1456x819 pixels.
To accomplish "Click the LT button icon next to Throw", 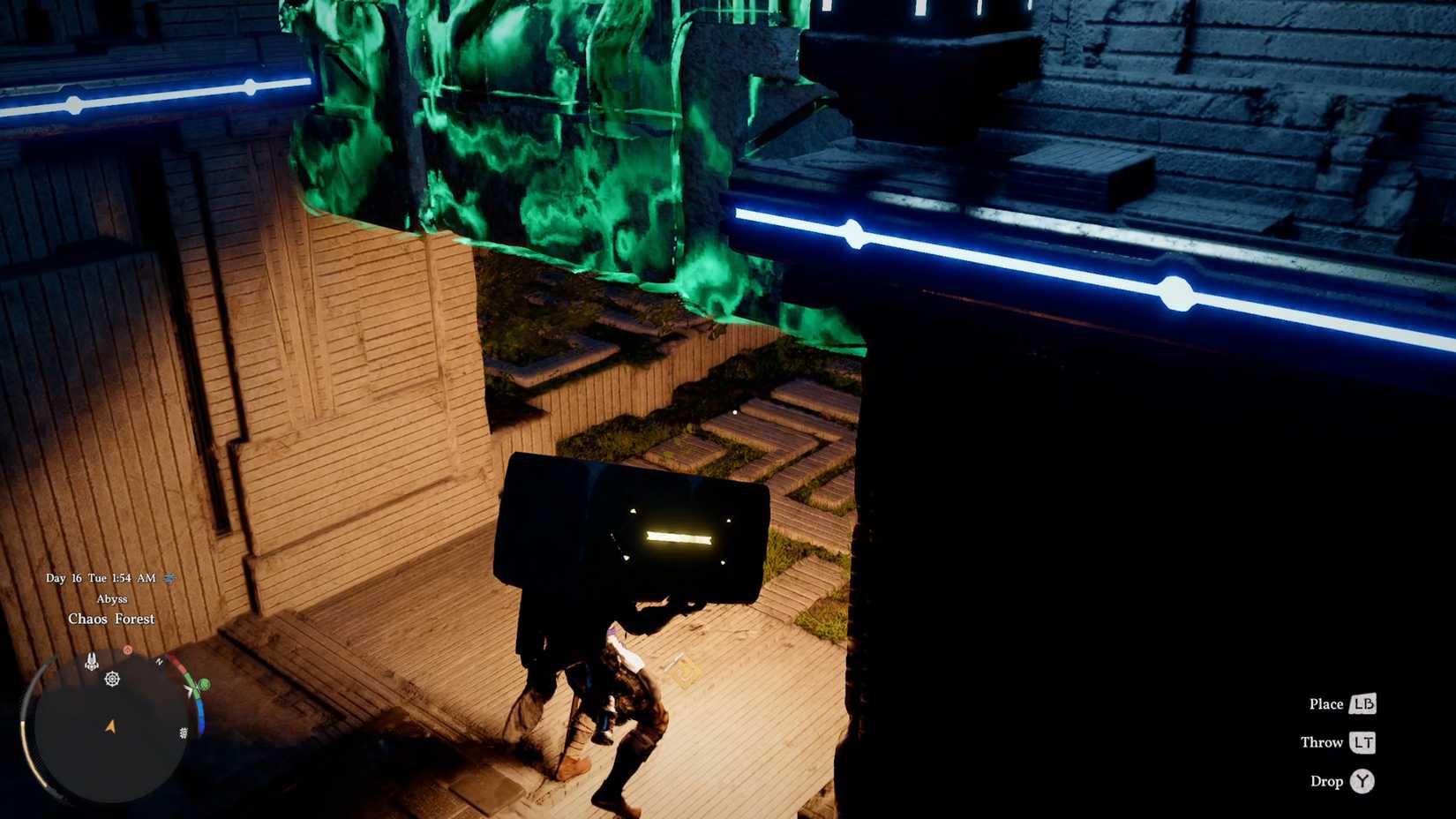I will [1362, 742].
